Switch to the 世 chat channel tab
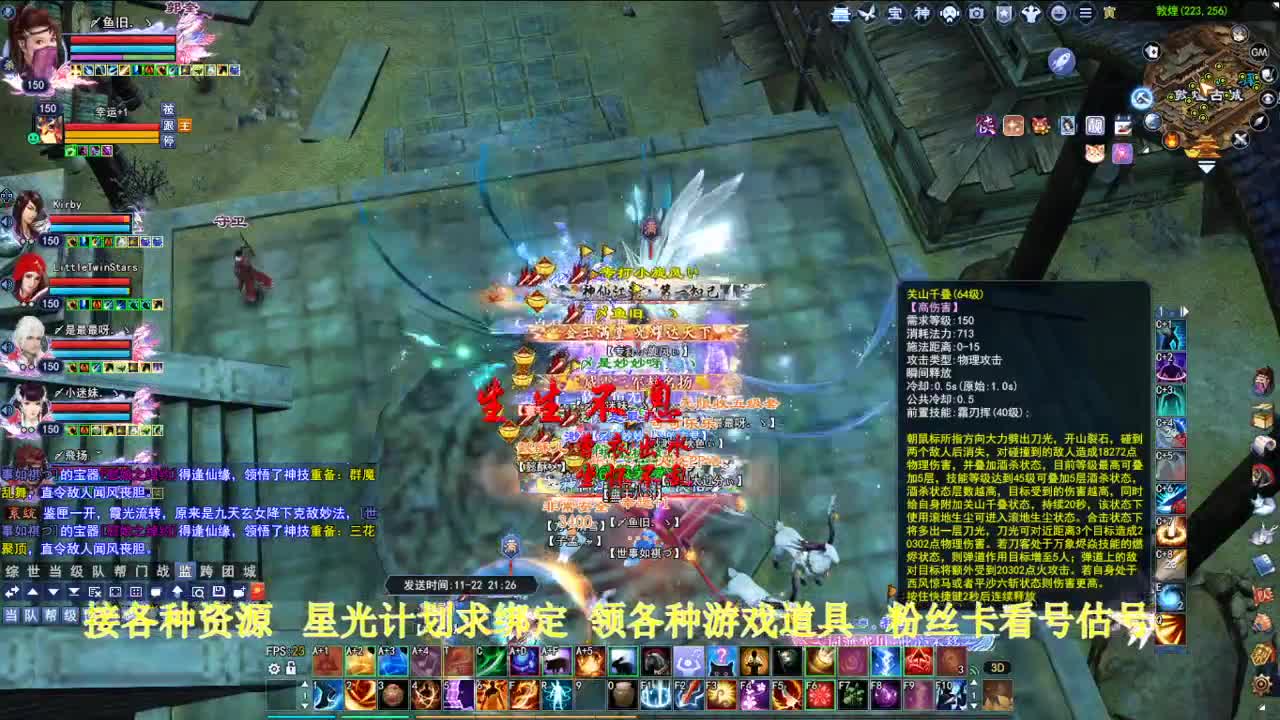This screenshot has width=1280, height=720. click(x=35, y=571)
